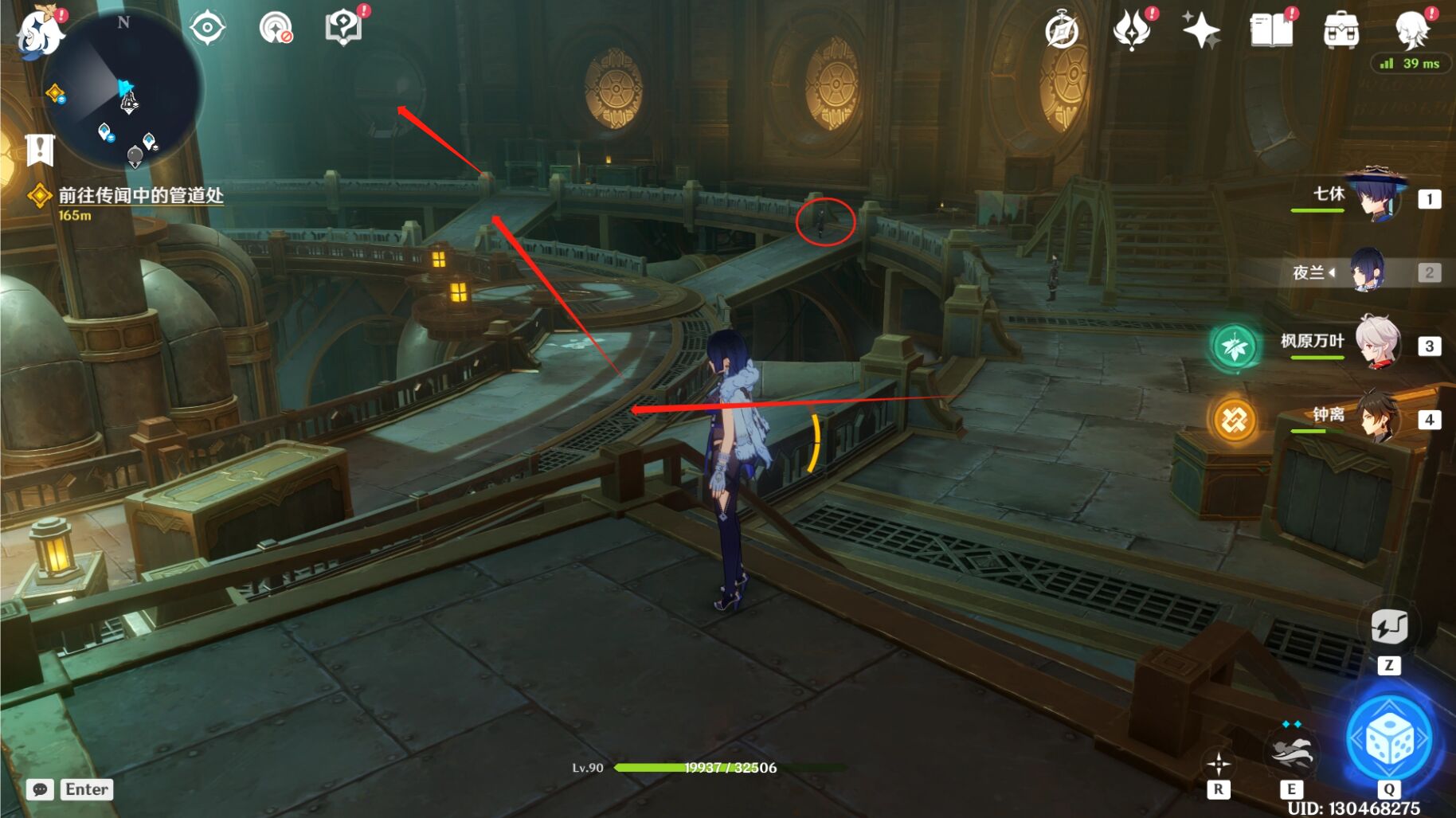
Task: Activate the dice Elemental Burst
Action: pos(1389,739)
